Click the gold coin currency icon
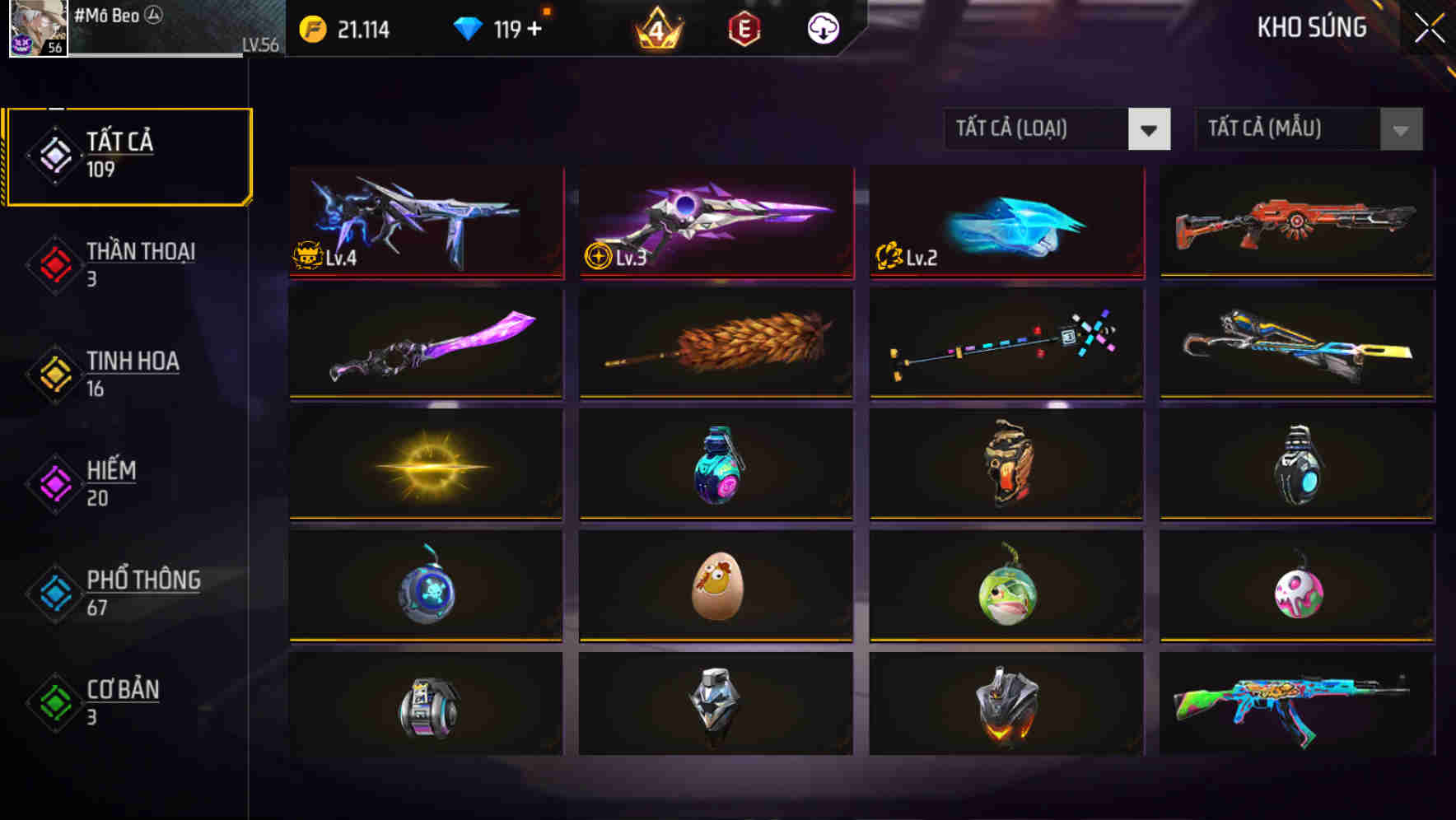 pos(311,27)
